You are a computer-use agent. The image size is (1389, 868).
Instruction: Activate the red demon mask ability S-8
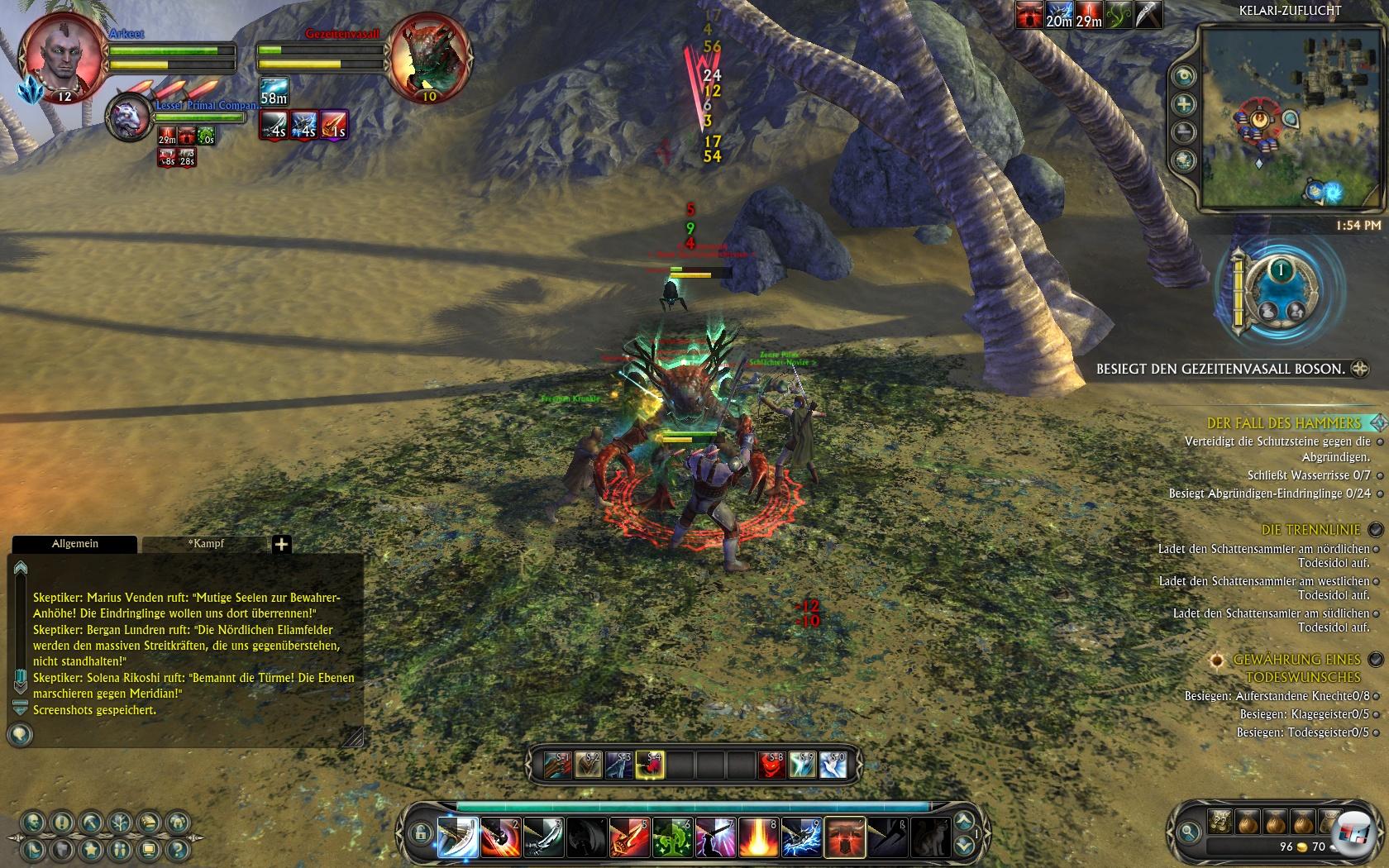(x=772, y=765)
